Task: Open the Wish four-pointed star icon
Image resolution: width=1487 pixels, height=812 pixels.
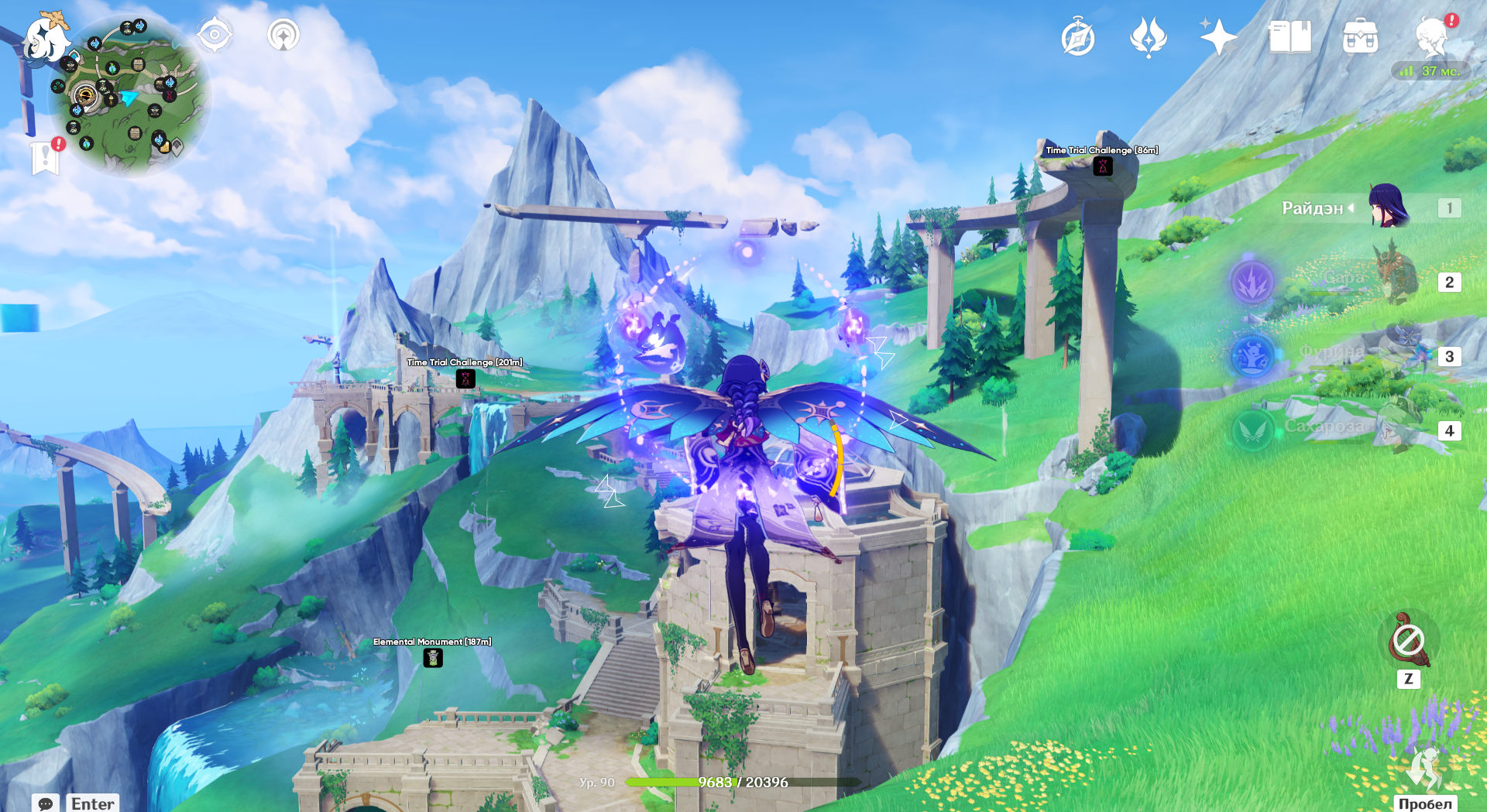Action: pos(1217,37)
